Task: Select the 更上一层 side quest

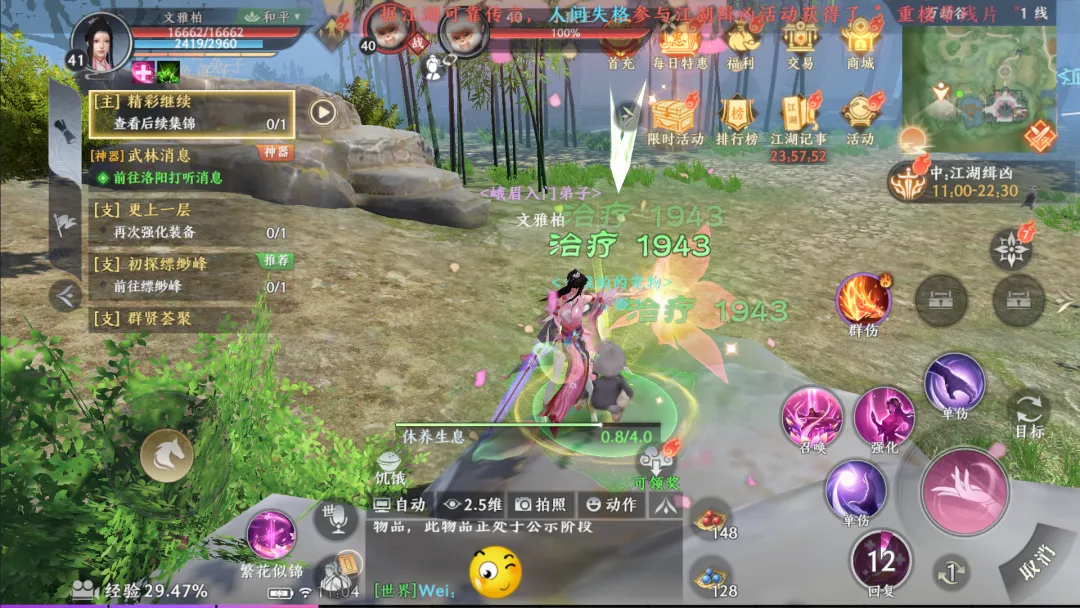Action: tap(192, 221)
